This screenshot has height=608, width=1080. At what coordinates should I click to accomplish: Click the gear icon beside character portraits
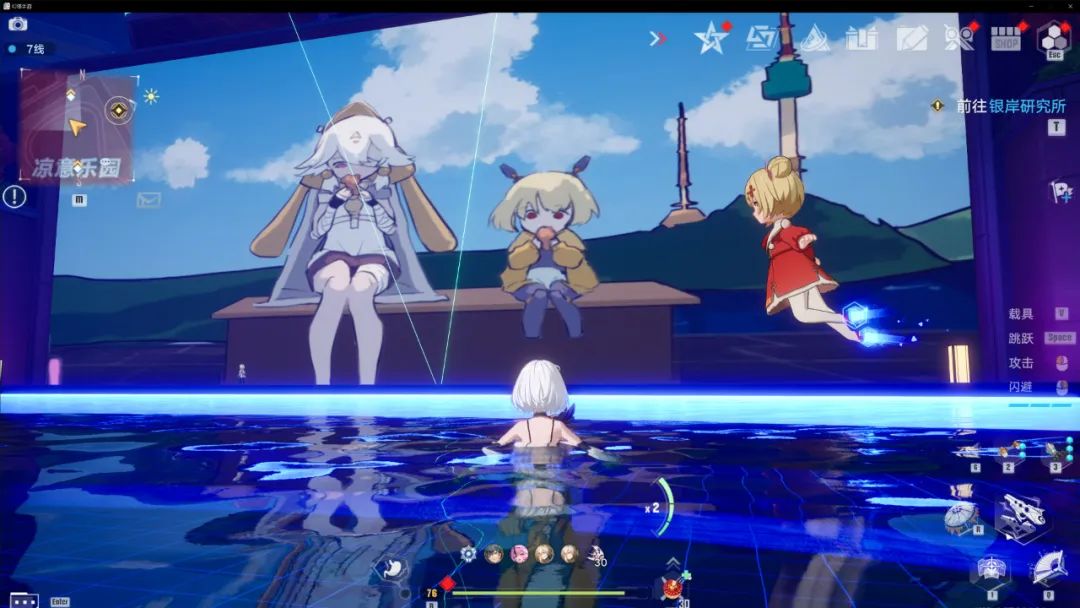click(x=468, y=553)
